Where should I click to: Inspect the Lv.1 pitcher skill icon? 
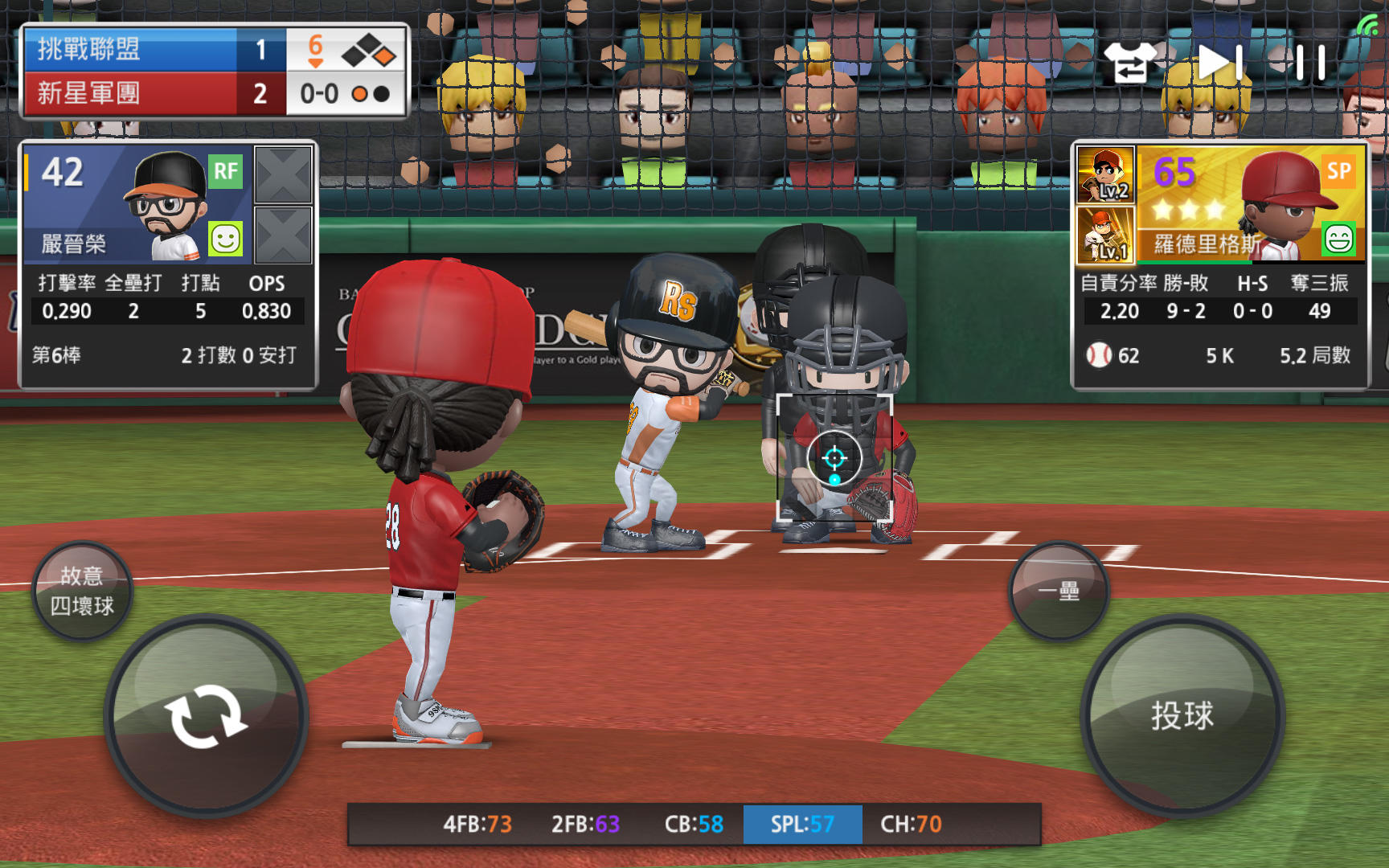click(1105, 235)
